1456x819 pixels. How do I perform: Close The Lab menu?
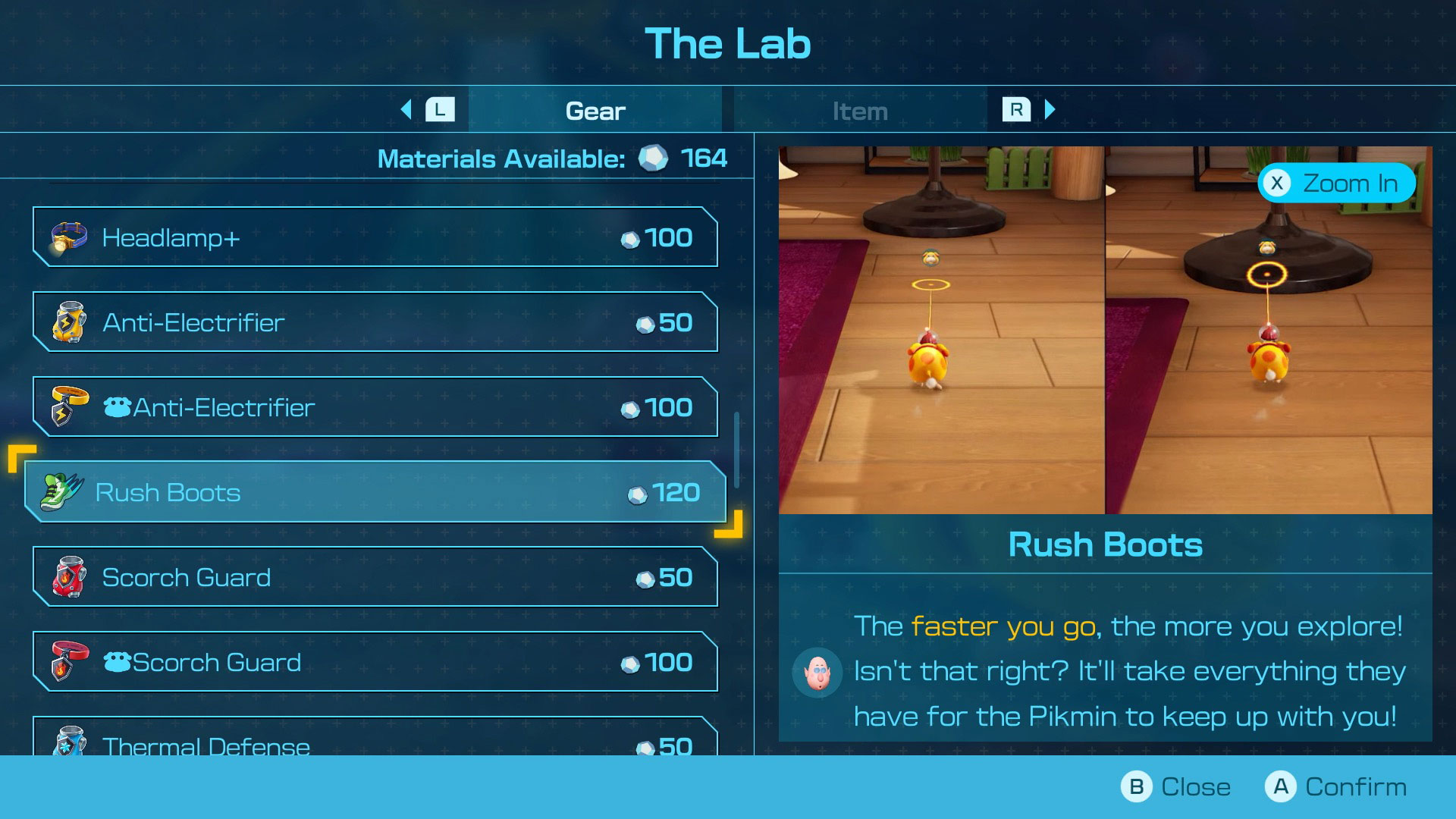[x=1175, y=786]
